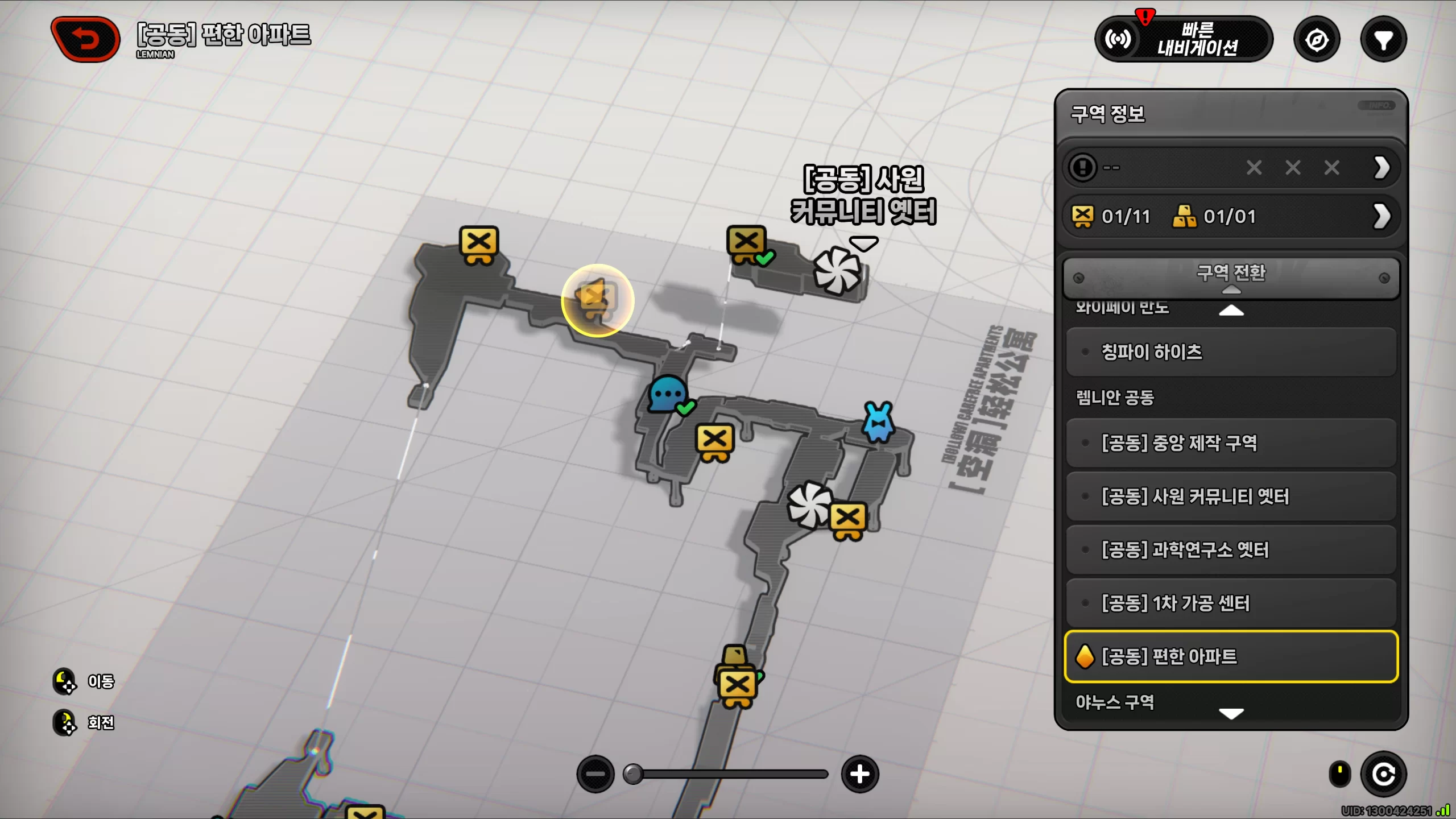Viewport: 1456px width, 819px height.
Task: Click the red back arrow button
Action: coord(85,39)
